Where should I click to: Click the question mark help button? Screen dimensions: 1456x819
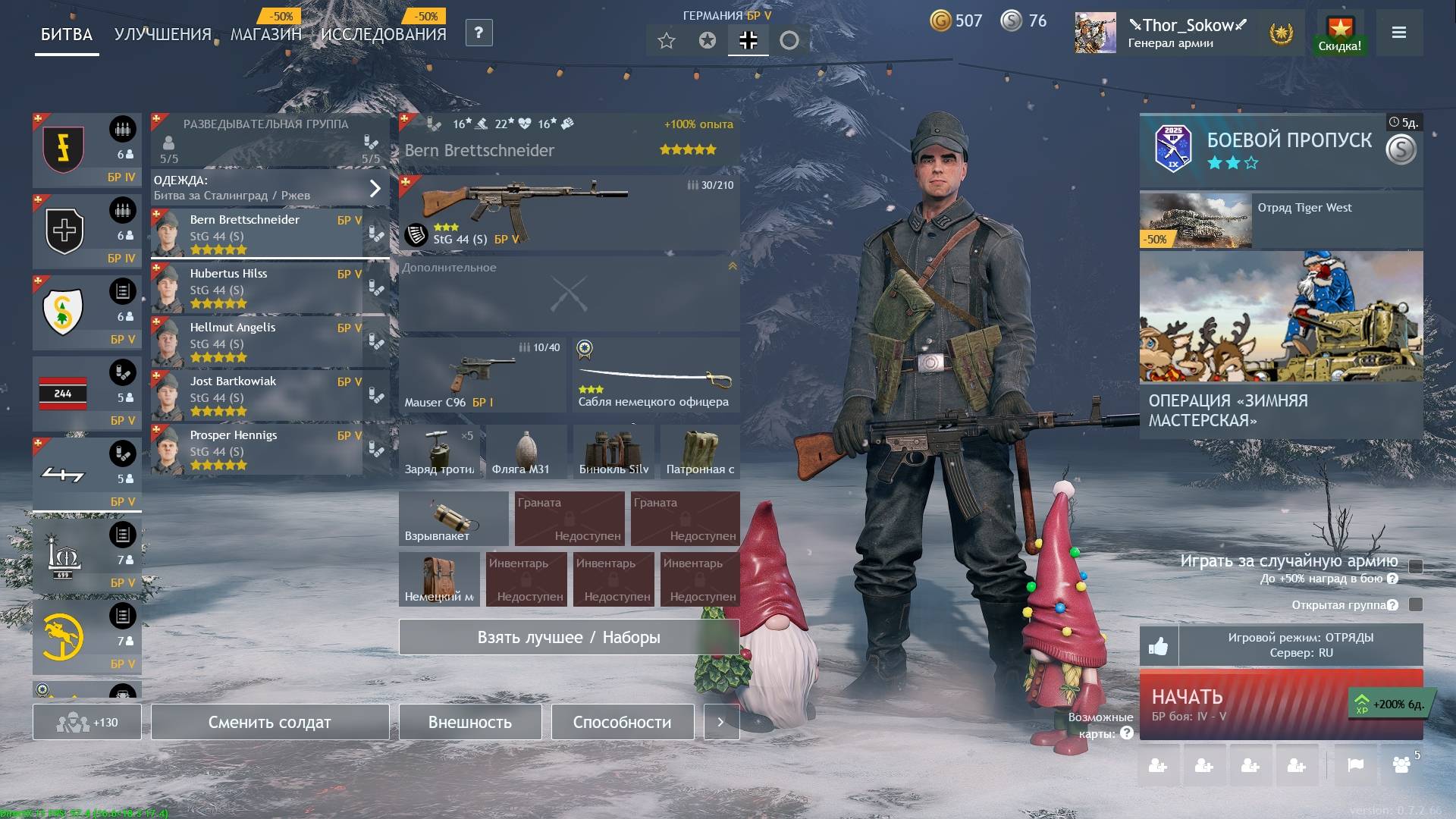[x=479, y=33]
